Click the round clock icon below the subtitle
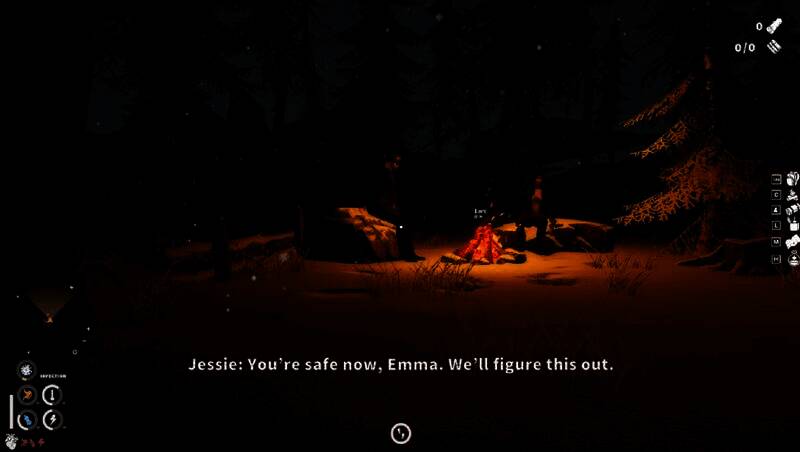The height and width of the screenshot is (452, 800). (x=401, y=433)
